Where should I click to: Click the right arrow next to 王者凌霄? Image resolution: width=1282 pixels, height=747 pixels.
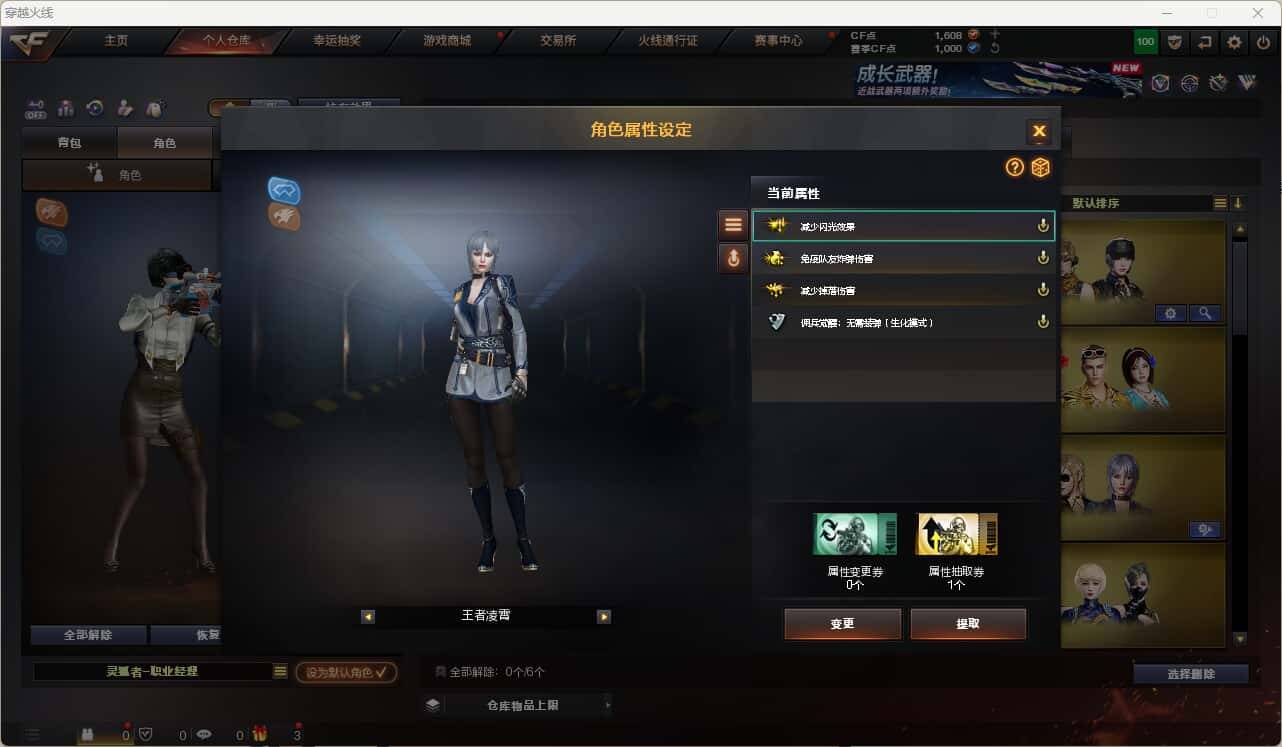coord(604,616)
